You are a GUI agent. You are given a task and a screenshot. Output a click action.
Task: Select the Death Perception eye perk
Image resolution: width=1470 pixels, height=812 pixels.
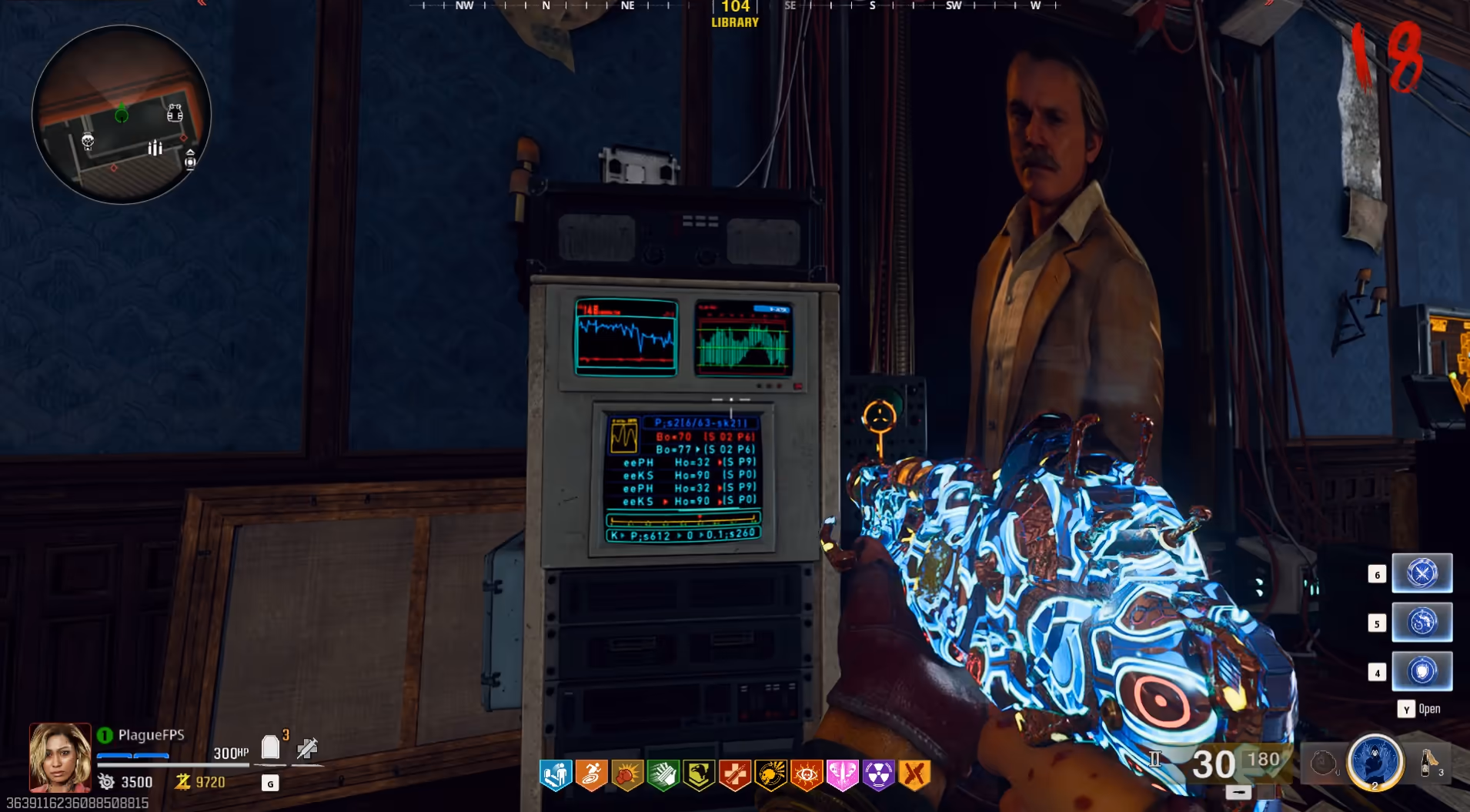807,775
